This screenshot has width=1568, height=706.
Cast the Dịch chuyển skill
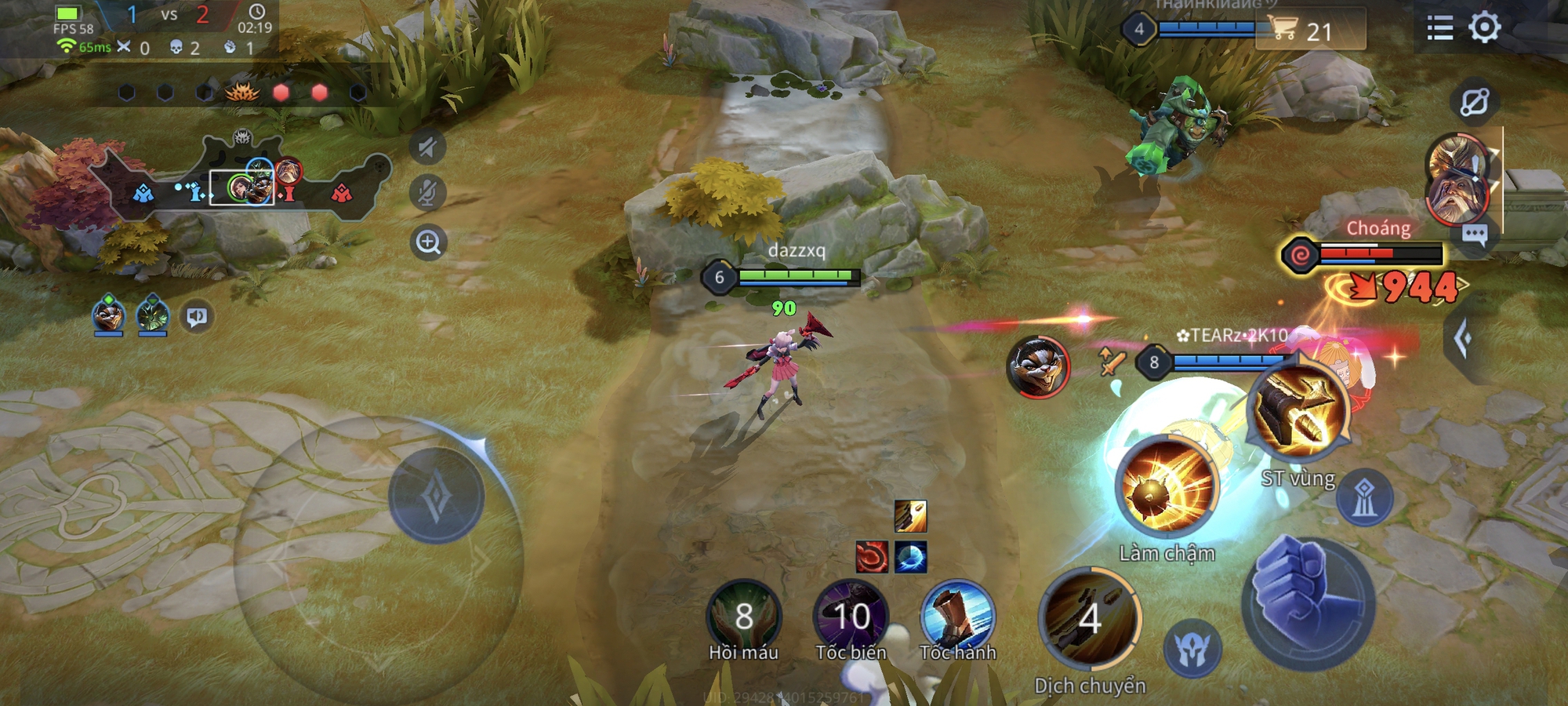[1090, 620]
